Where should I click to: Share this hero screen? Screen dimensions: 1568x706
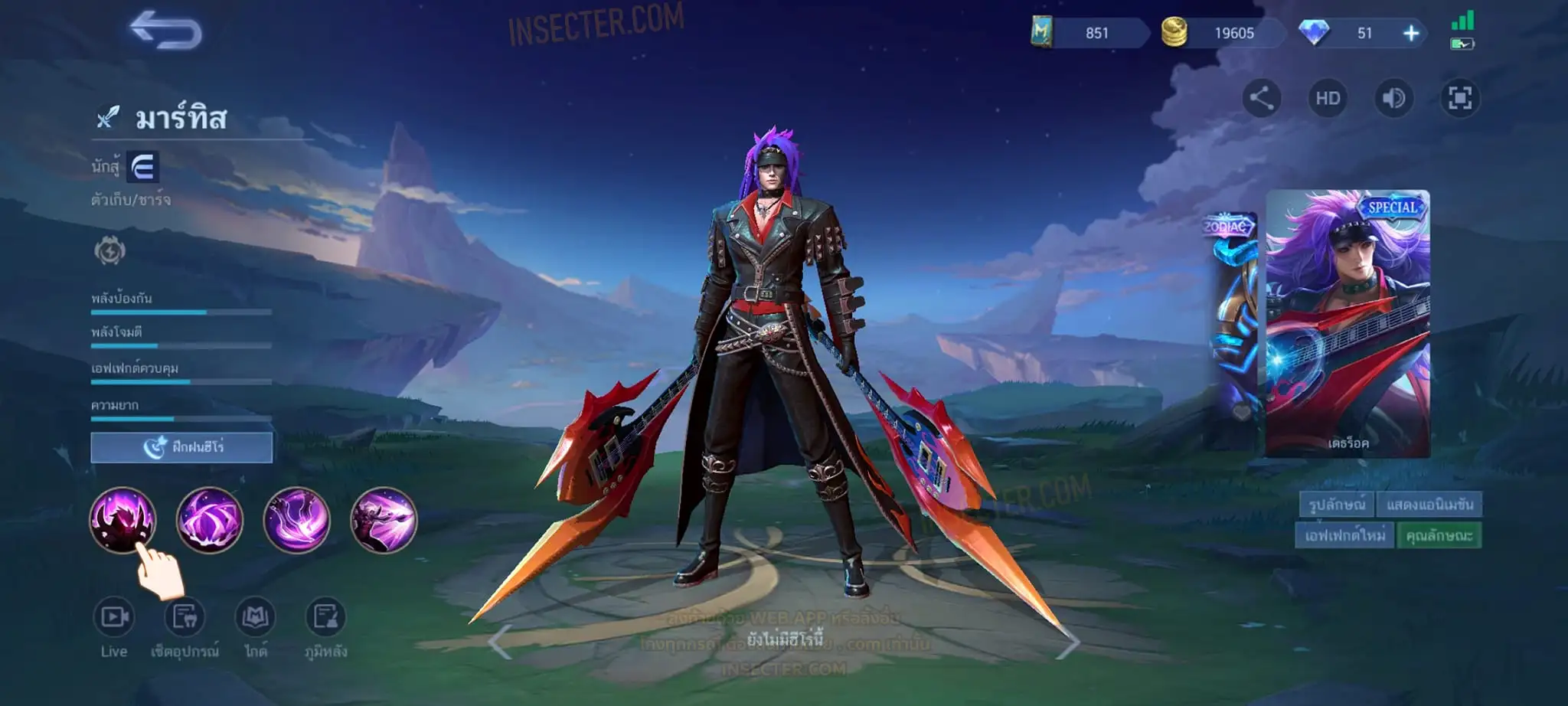pos(1261,98)
